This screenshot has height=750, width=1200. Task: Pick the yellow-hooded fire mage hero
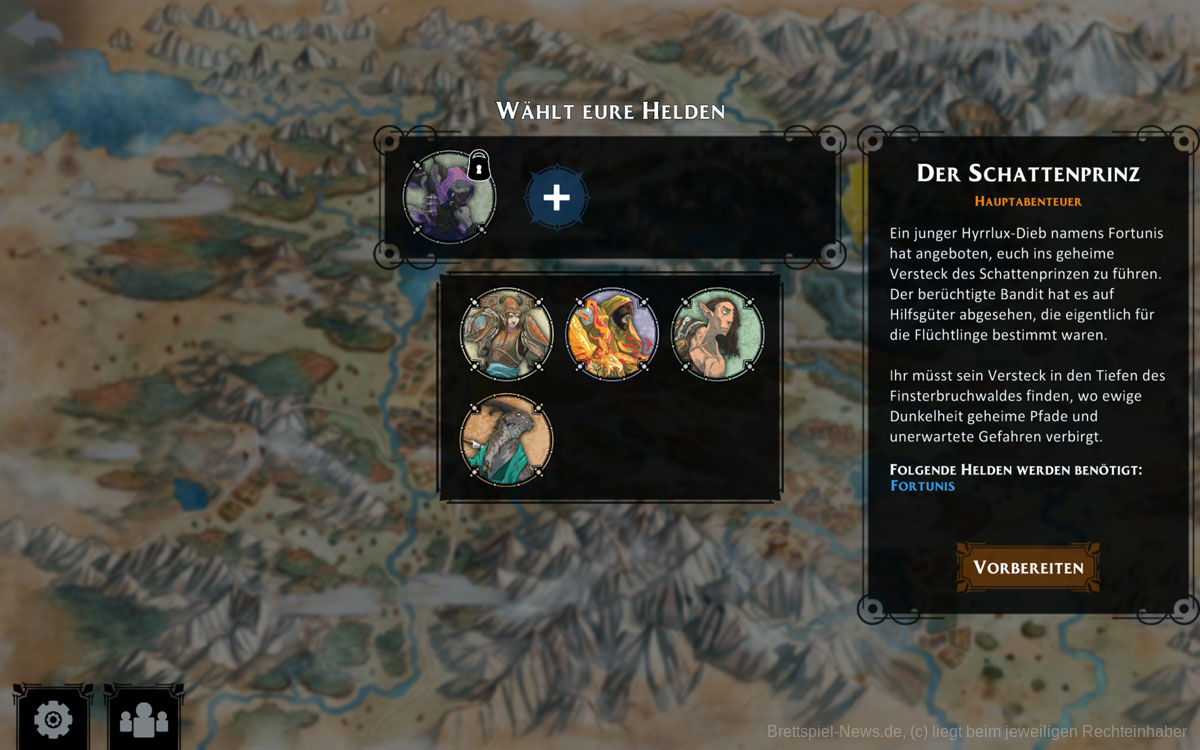[x=612, y=334]
